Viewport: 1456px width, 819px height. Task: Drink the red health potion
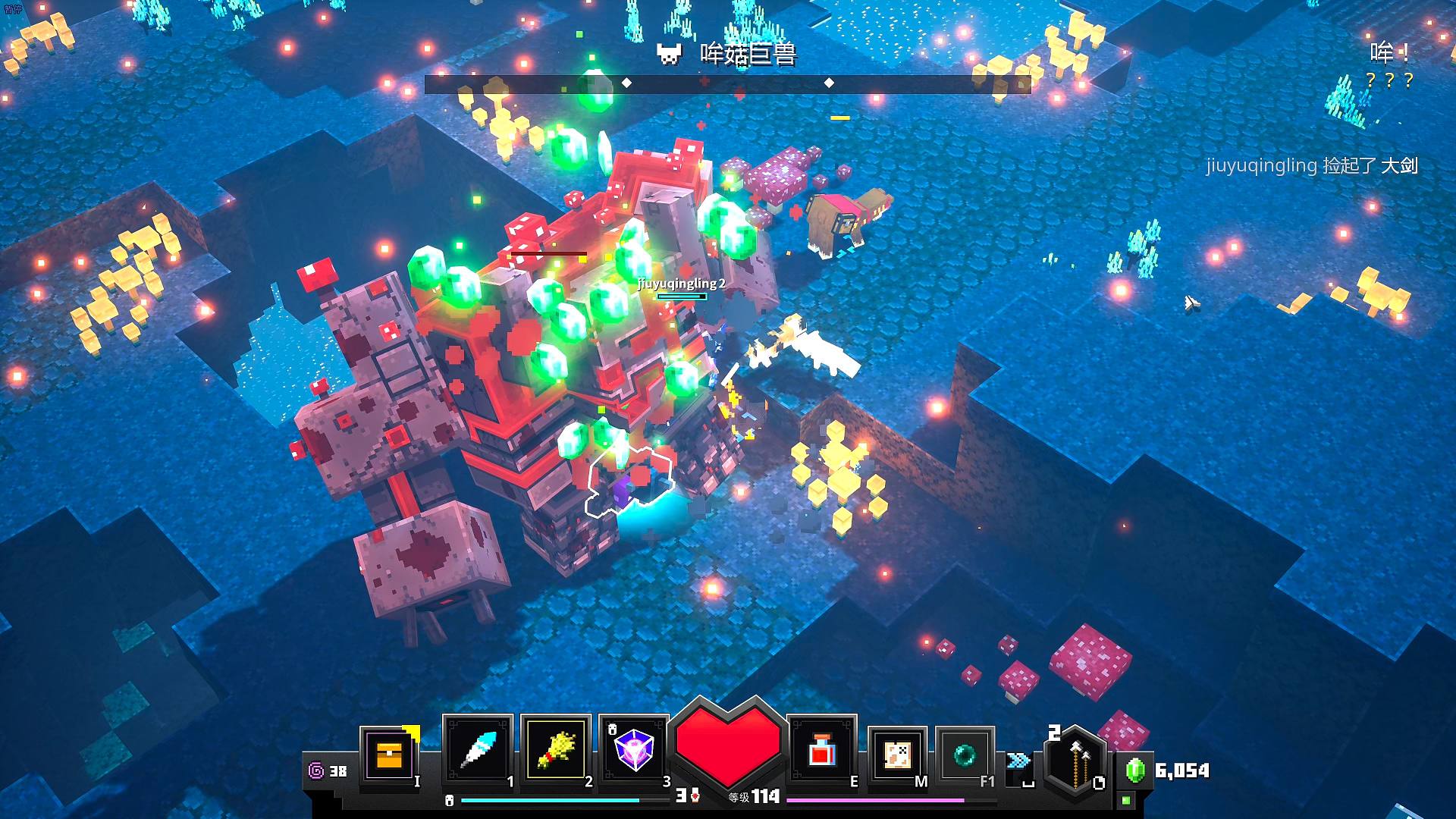point(822,751)
